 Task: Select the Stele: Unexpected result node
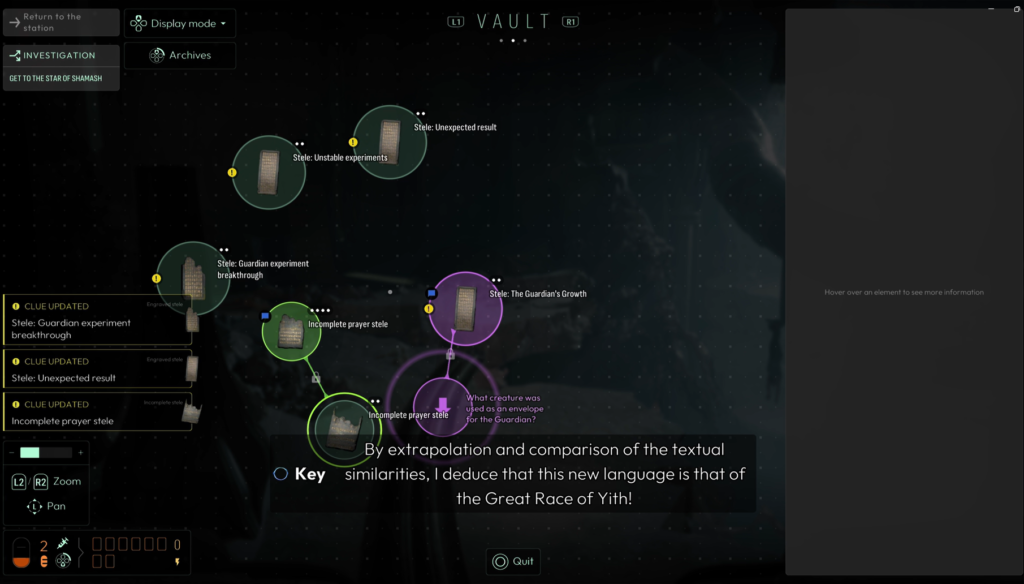coord(389,142)
